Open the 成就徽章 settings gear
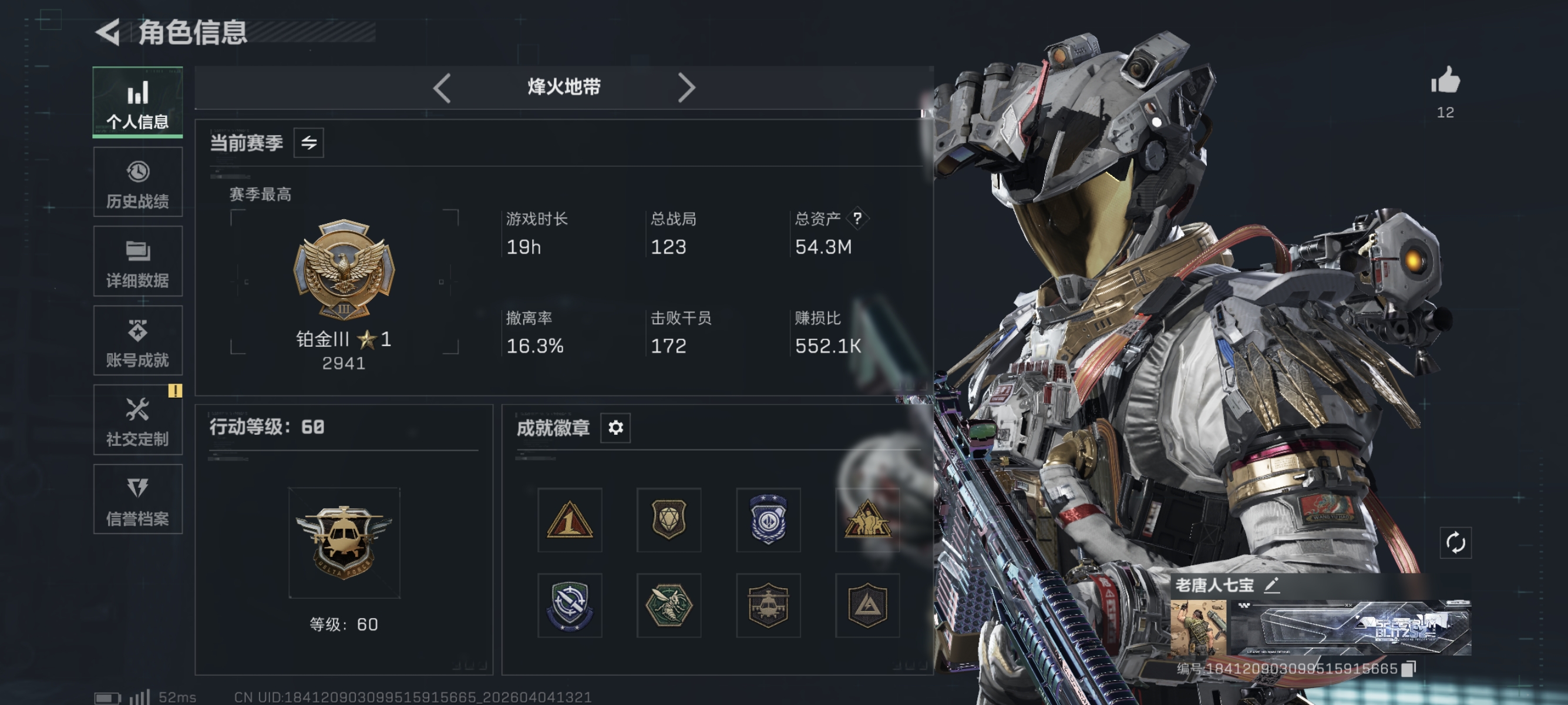Image resolution: width=1568 pixels, height=705 pixels. (616, 428)
